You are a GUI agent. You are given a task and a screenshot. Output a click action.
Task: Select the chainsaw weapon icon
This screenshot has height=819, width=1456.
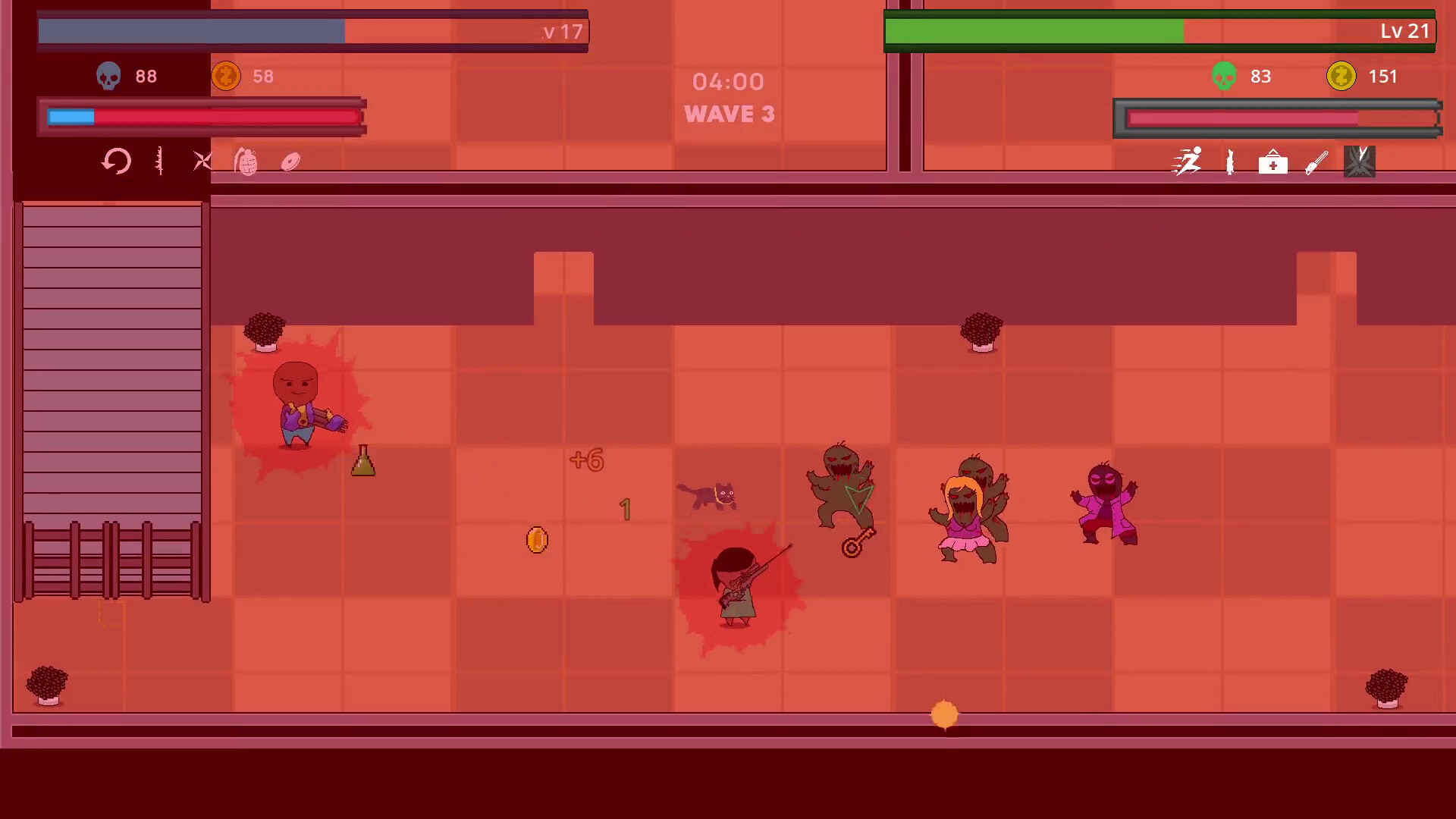click(x=1316, y=162)
